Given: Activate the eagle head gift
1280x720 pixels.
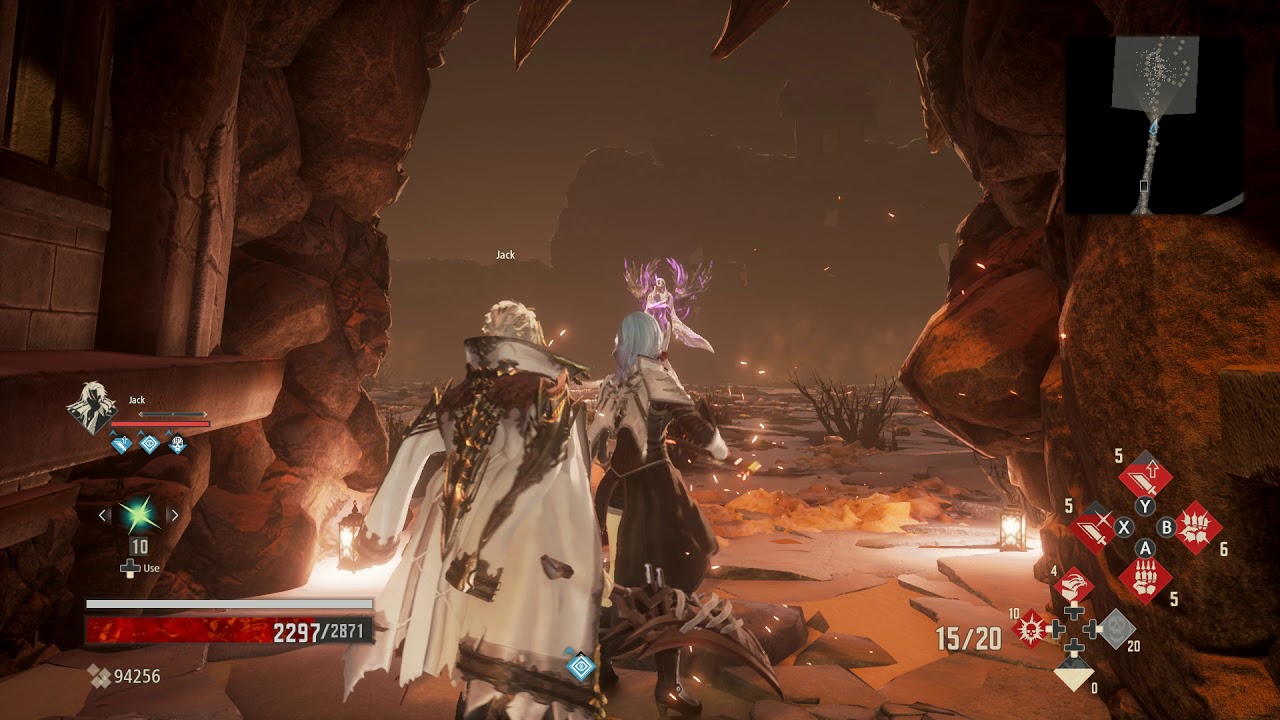Looking at the screenshot, I should pyautogui.click(x=1073, y=586).
